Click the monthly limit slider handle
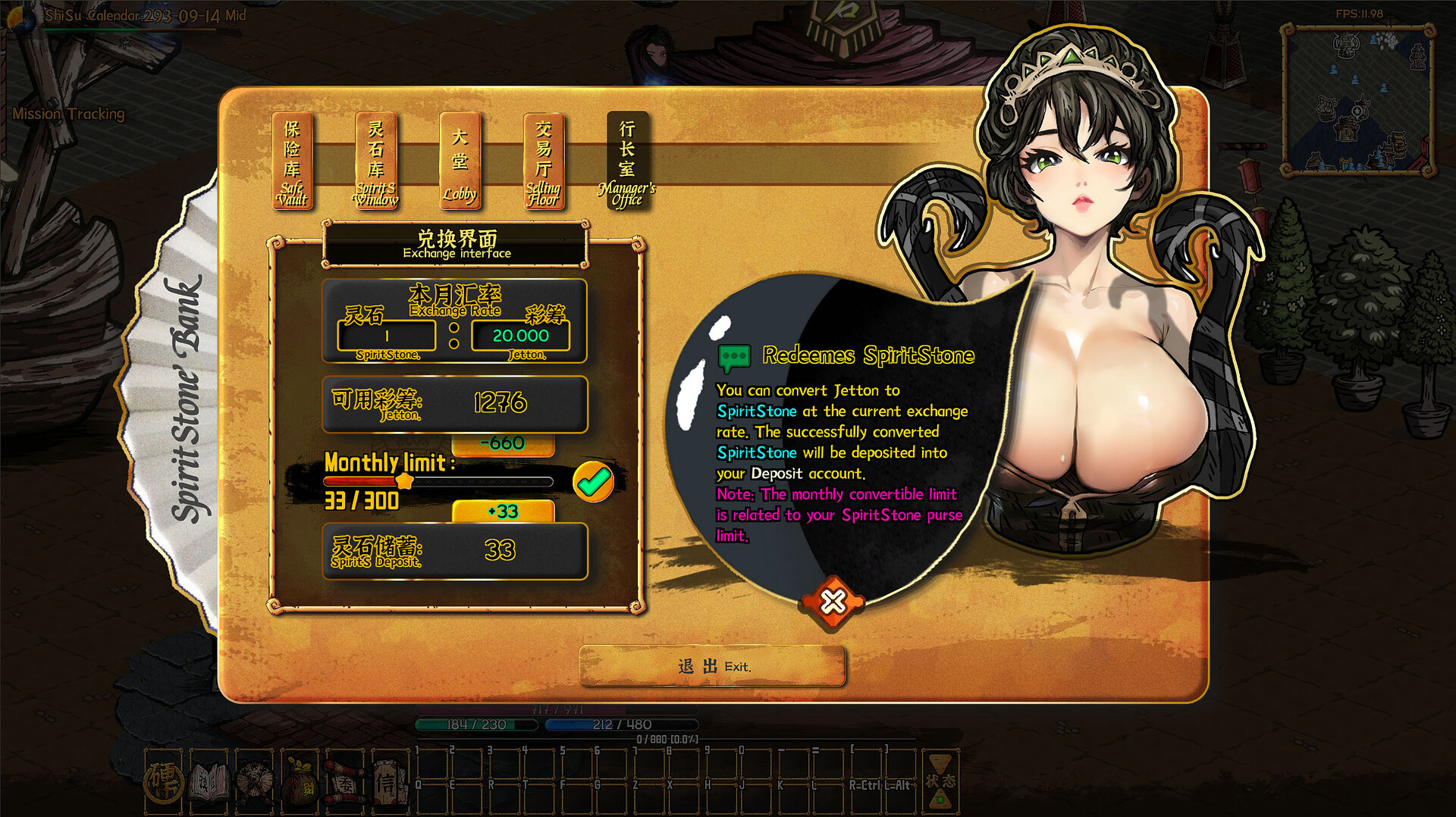1456x817 pixels. [405, 481]
